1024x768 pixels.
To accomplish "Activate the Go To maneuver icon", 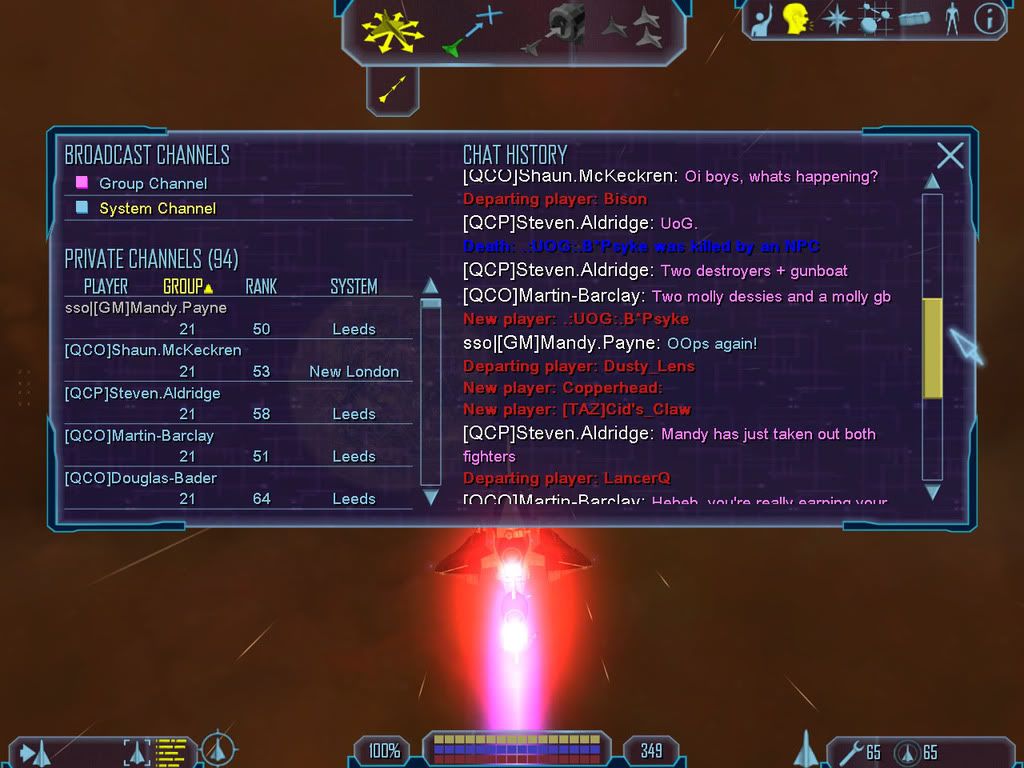I will pos(470,30).
